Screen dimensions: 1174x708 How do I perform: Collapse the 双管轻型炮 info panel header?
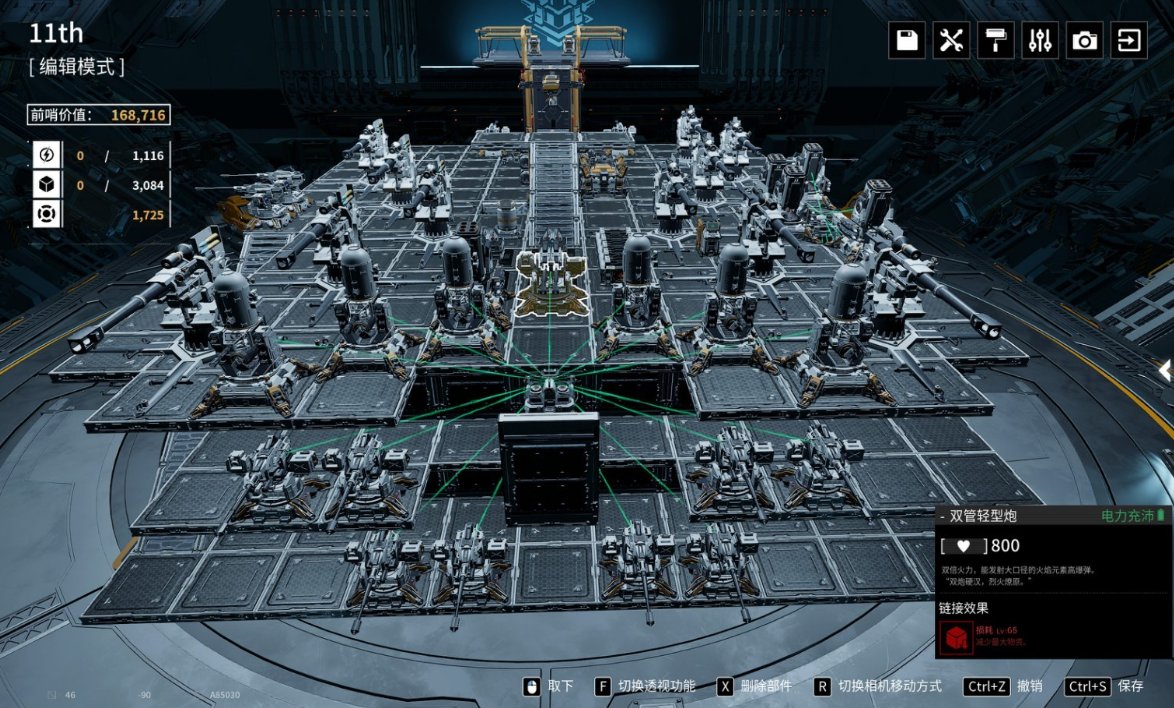click(x=943, y=516)
